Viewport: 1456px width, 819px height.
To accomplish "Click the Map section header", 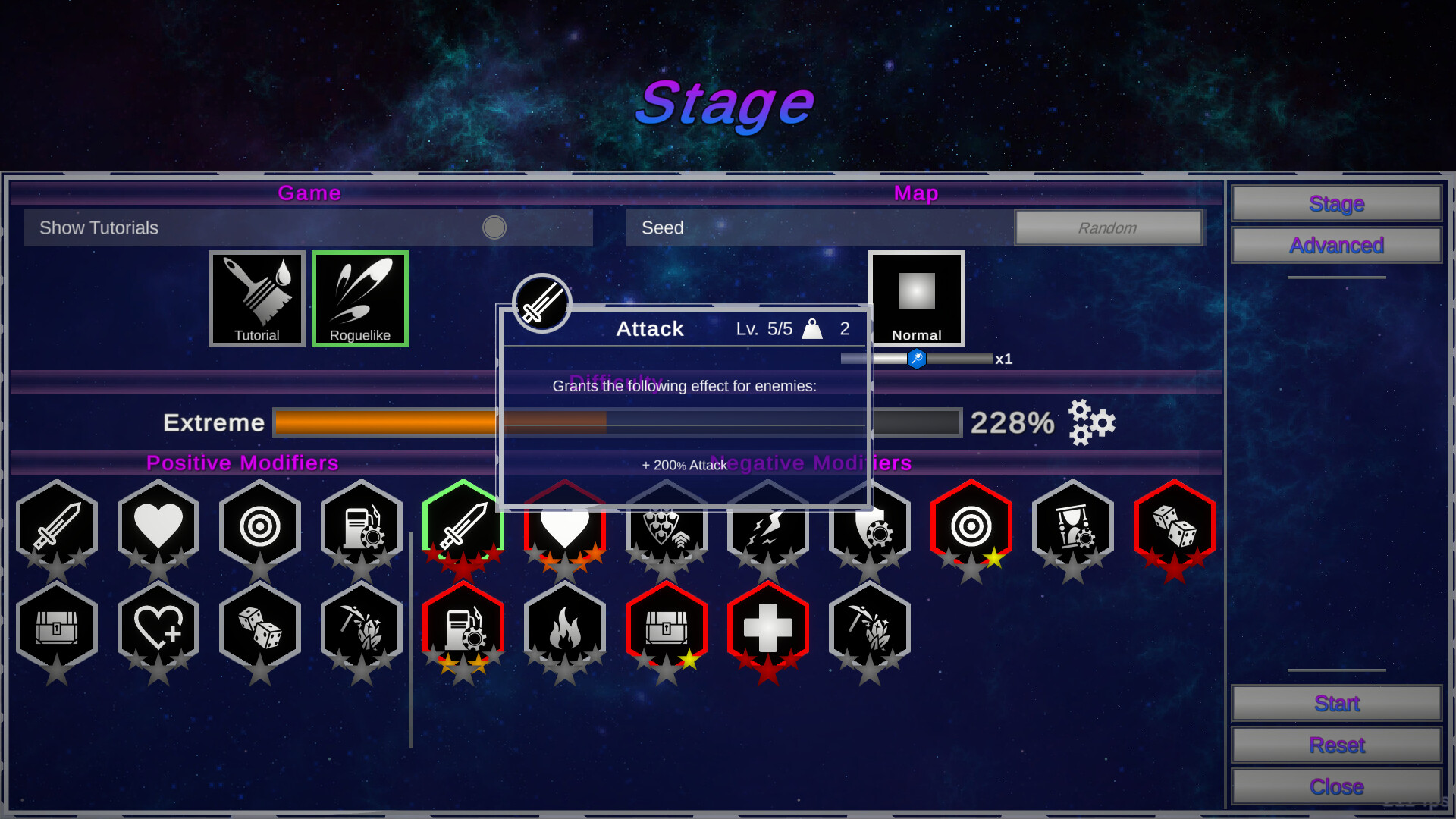I will (x=915, y=193).
